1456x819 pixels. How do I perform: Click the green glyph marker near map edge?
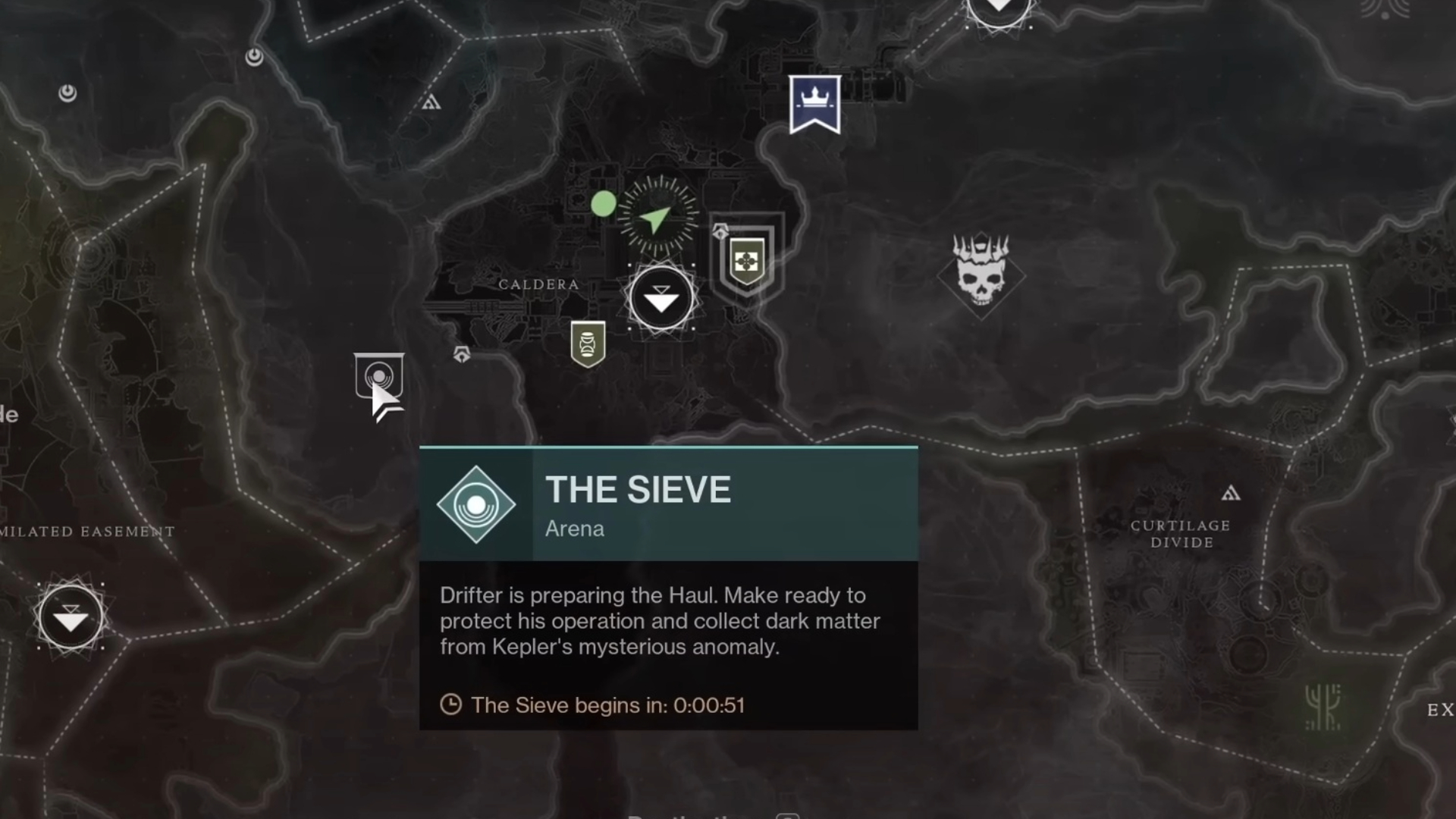pyautogui.click(x=1323, y=707)
